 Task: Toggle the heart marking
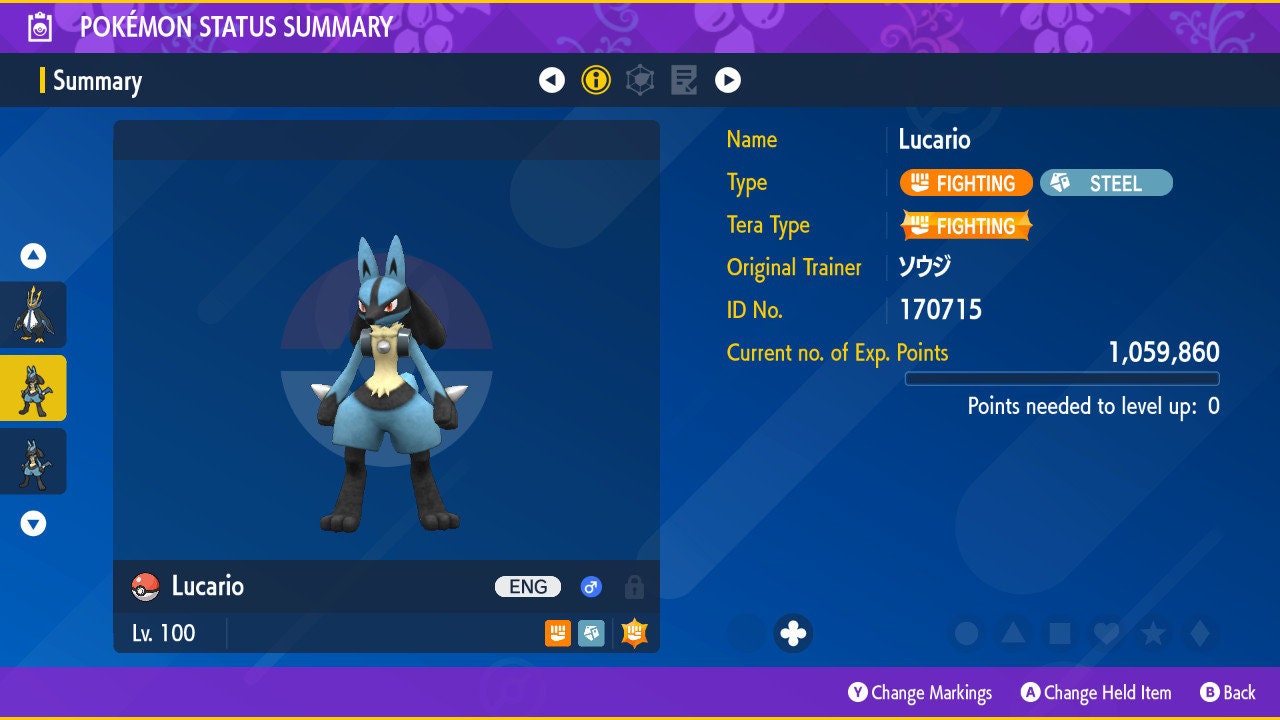[x=1106, y=633]
